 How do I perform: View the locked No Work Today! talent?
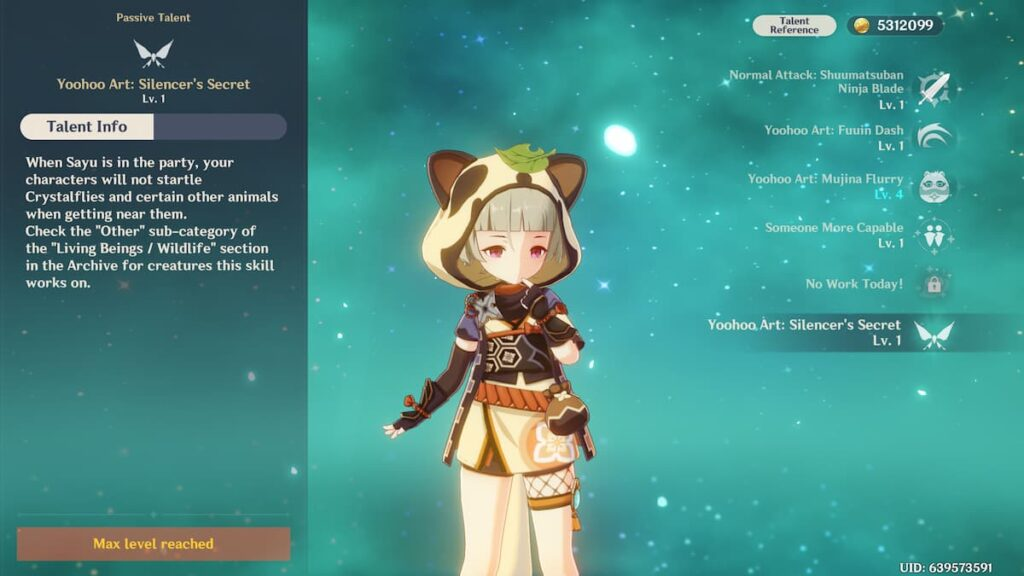coord(935,284)
